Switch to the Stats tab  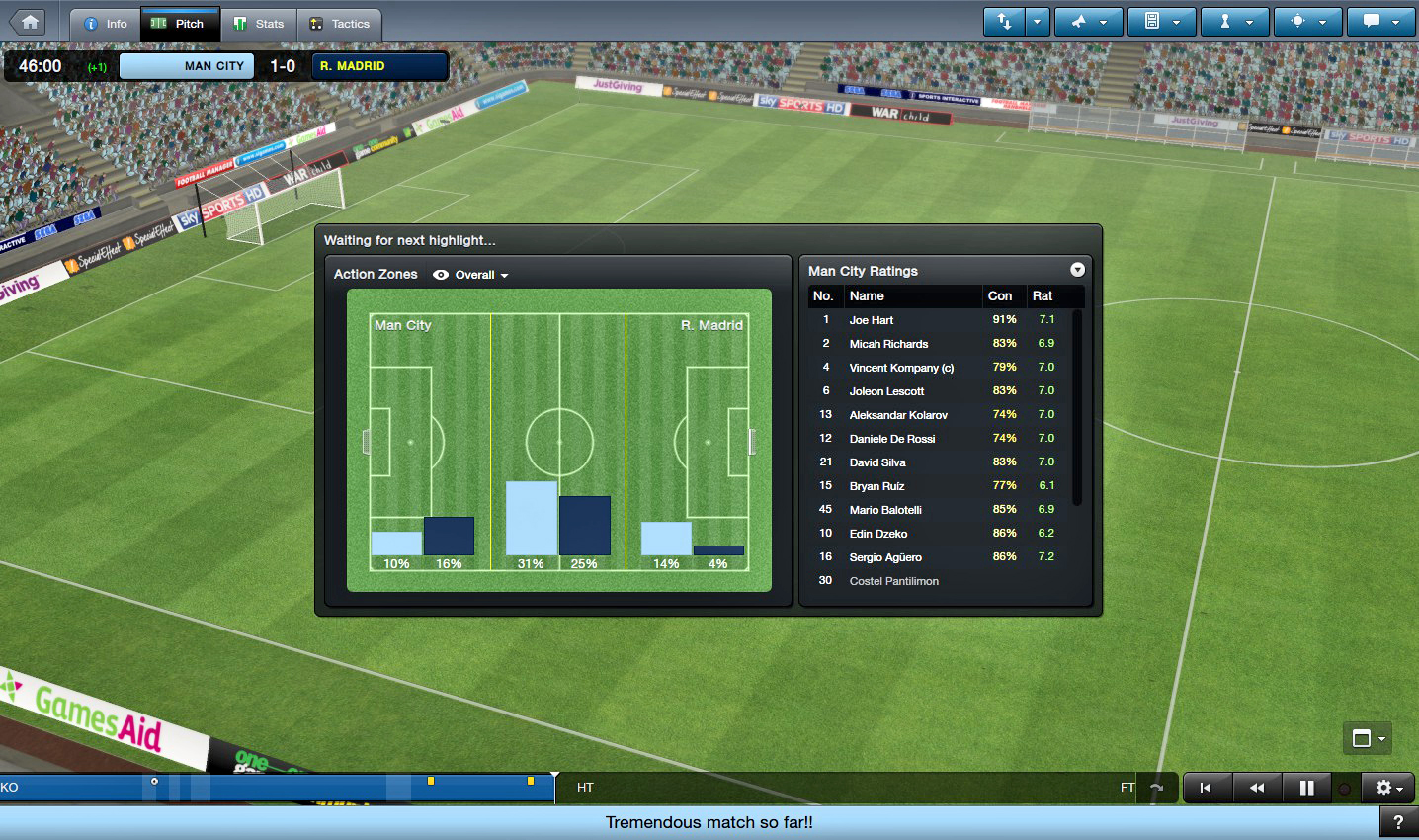258,24
